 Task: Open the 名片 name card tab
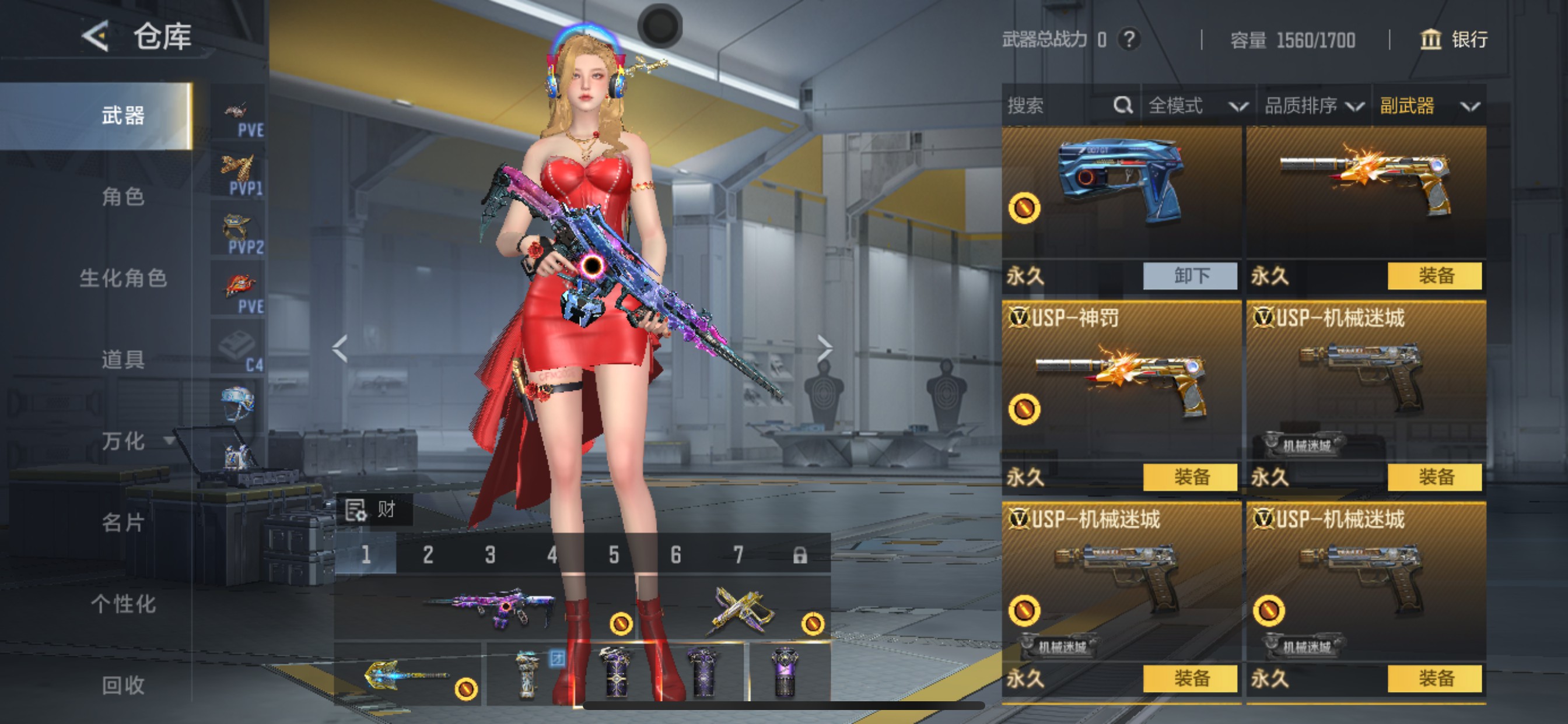coord(123,523)
